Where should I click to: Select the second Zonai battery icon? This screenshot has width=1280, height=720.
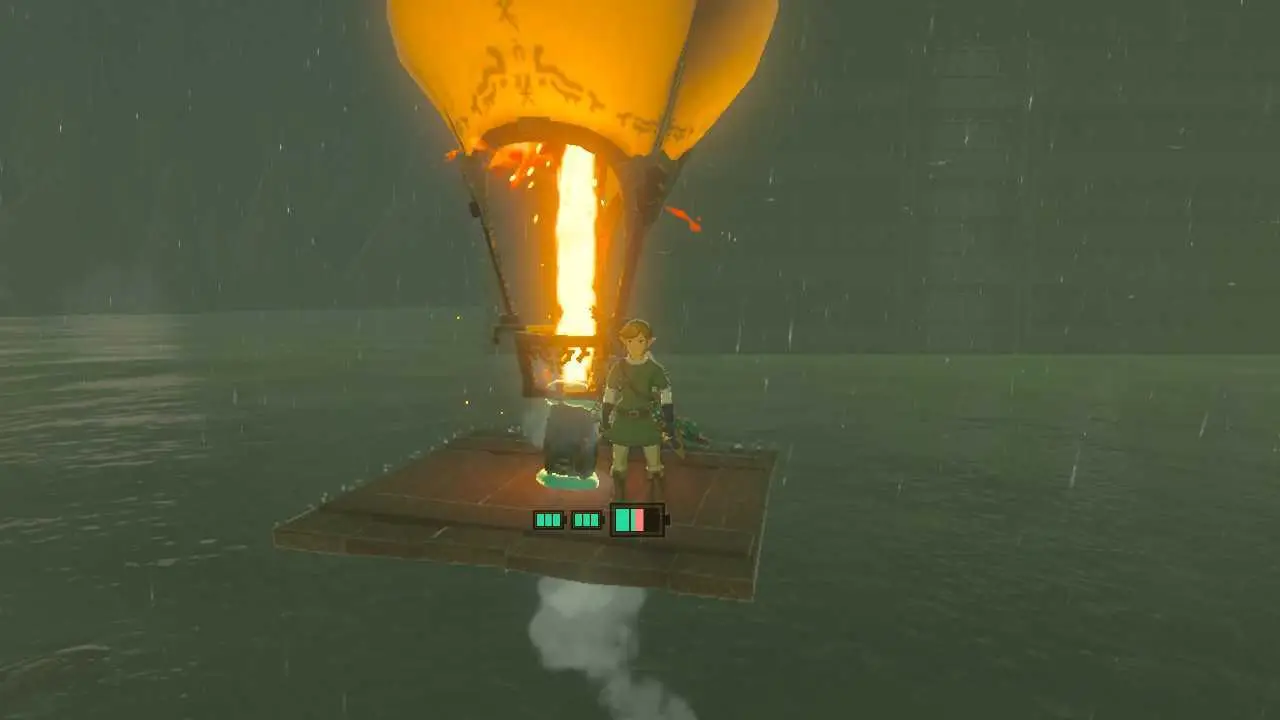point(585,520)
